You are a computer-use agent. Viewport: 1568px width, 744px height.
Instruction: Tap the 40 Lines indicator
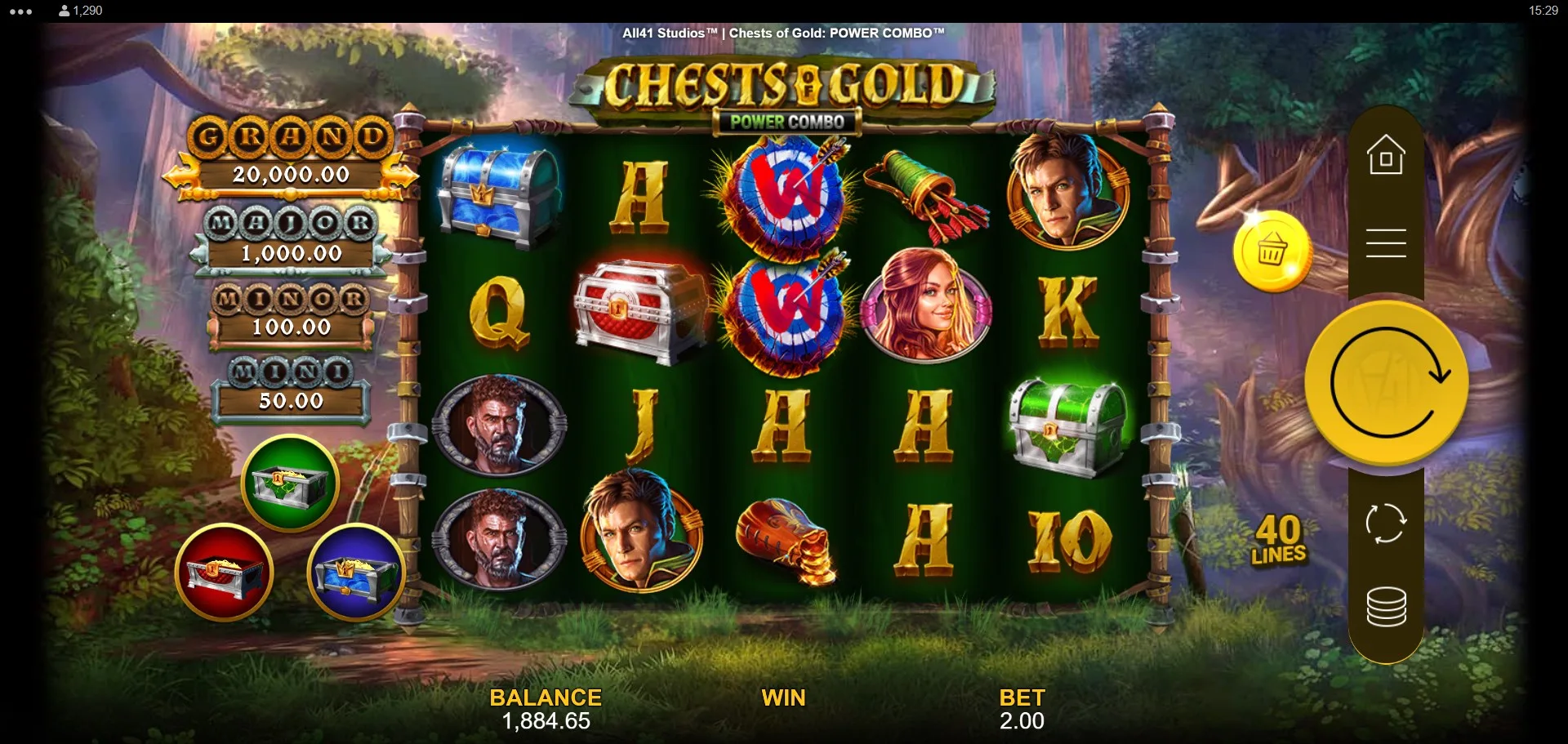(1278, 539)
